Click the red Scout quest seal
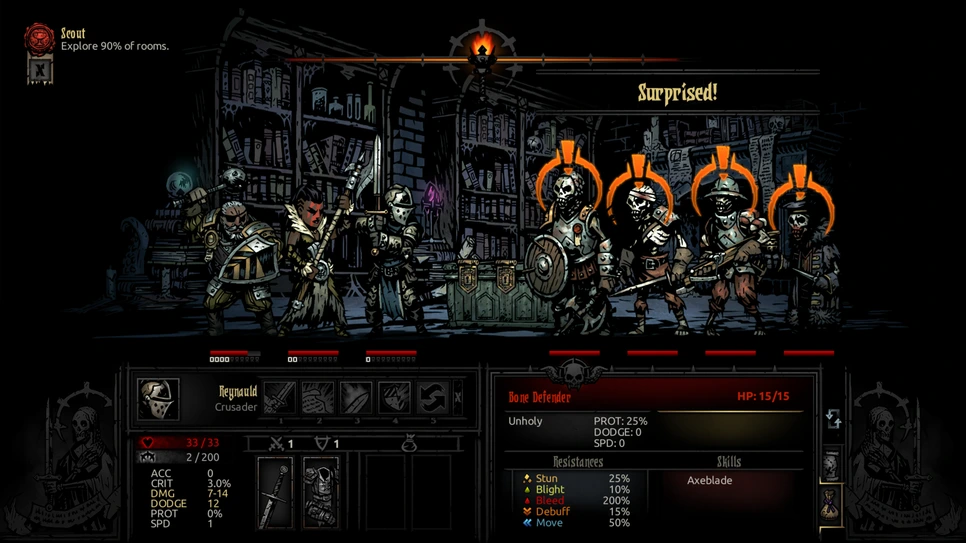 (39, 39)
